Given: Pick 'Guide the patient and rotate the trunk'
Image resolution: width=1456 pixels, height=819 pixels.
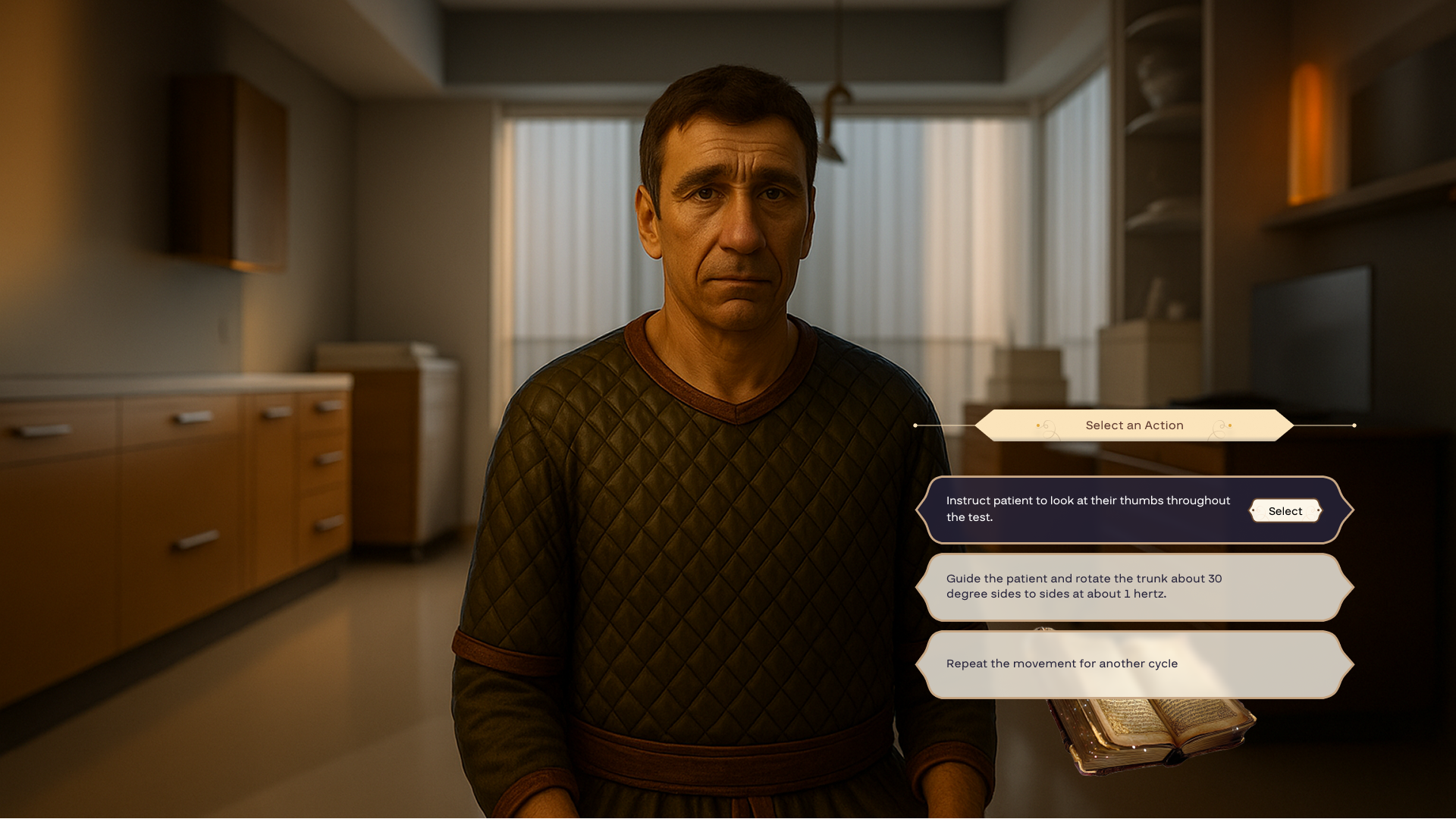Looking at the screenshot, I should [1130, 586].
